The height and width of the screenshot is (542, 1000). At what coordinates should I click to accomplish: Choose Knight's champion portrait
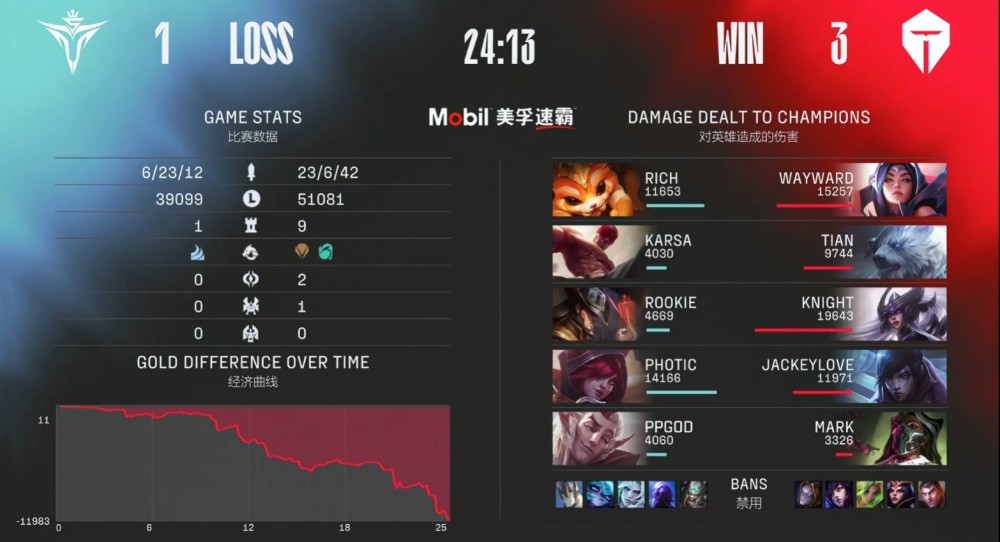pyautogui.click(x=902, y=314)
